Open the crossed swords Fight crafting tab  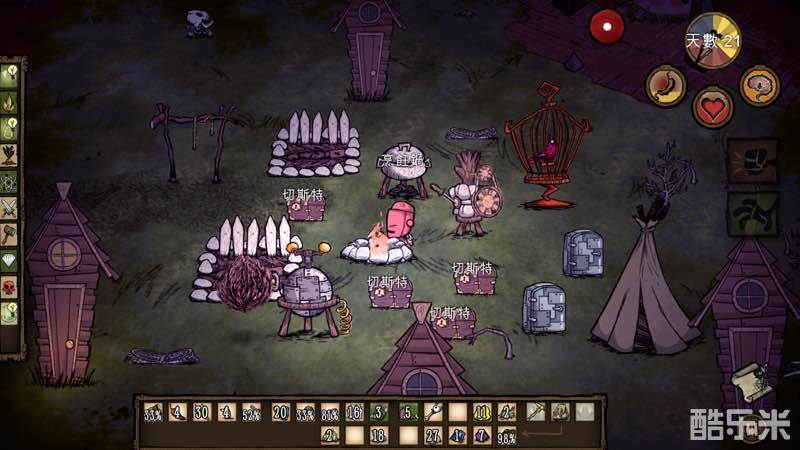11,208
